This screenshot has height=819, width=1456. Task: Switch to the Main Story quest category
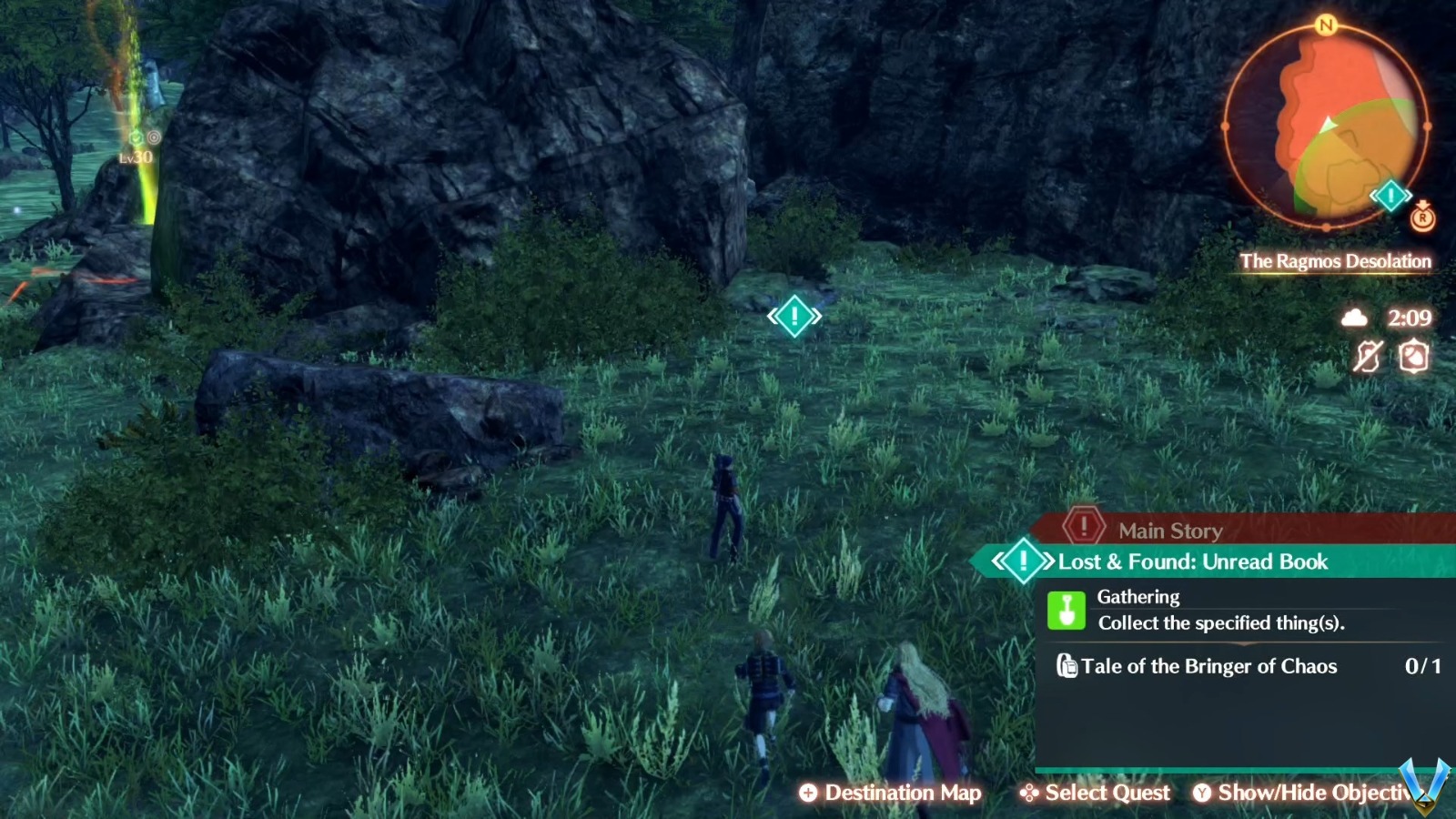tap(1168, 530)
